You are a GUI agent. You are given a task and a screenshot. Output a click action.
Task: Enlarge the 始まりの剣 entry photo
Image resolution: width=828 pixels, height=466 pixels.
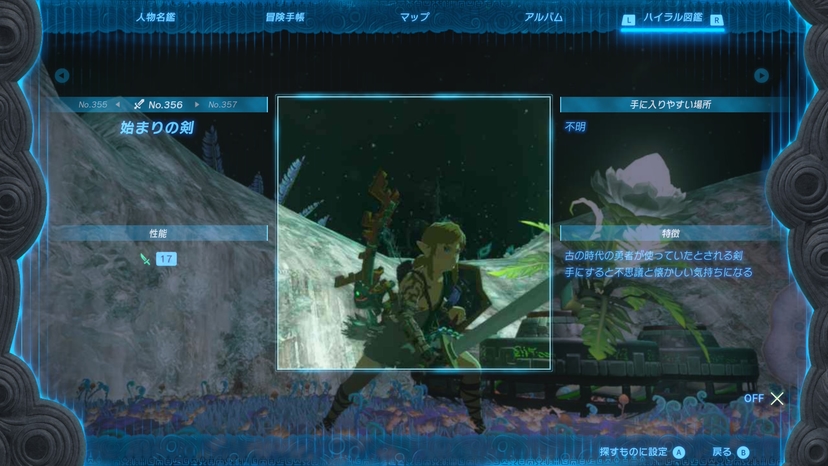(x=413, y=232)
